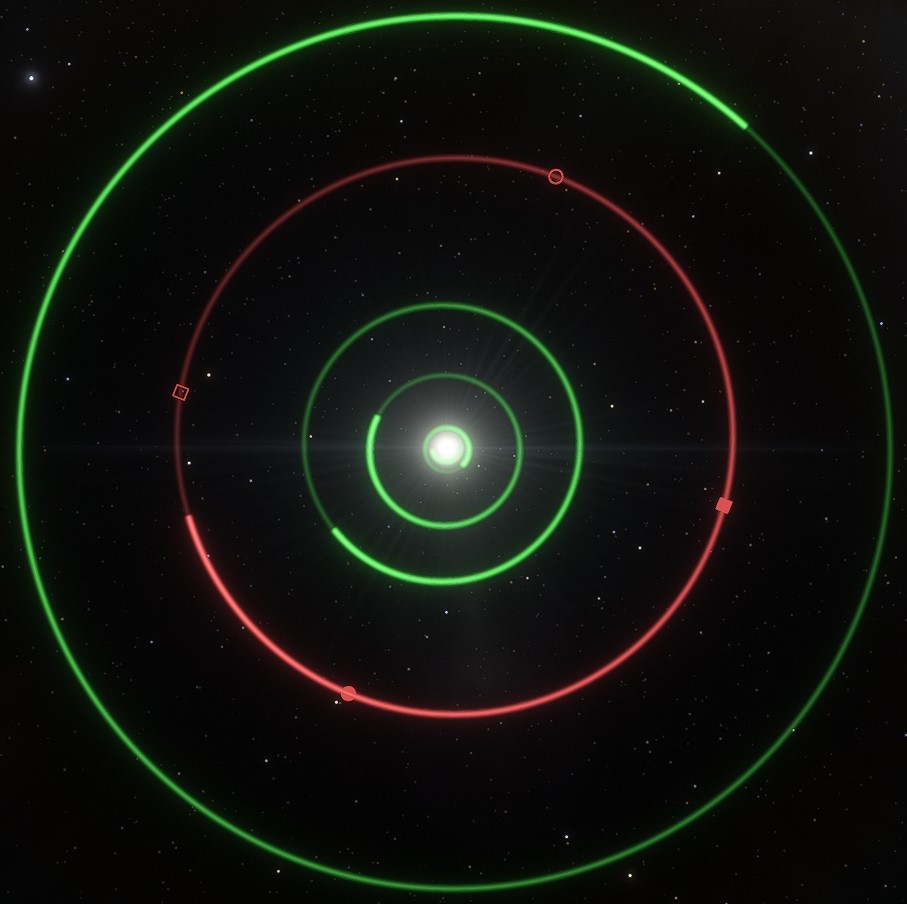The height and width of the screenshot is (904, 907).
Task: Click the hollow square marker on red orbit
Action: click(x=180, y=392)
